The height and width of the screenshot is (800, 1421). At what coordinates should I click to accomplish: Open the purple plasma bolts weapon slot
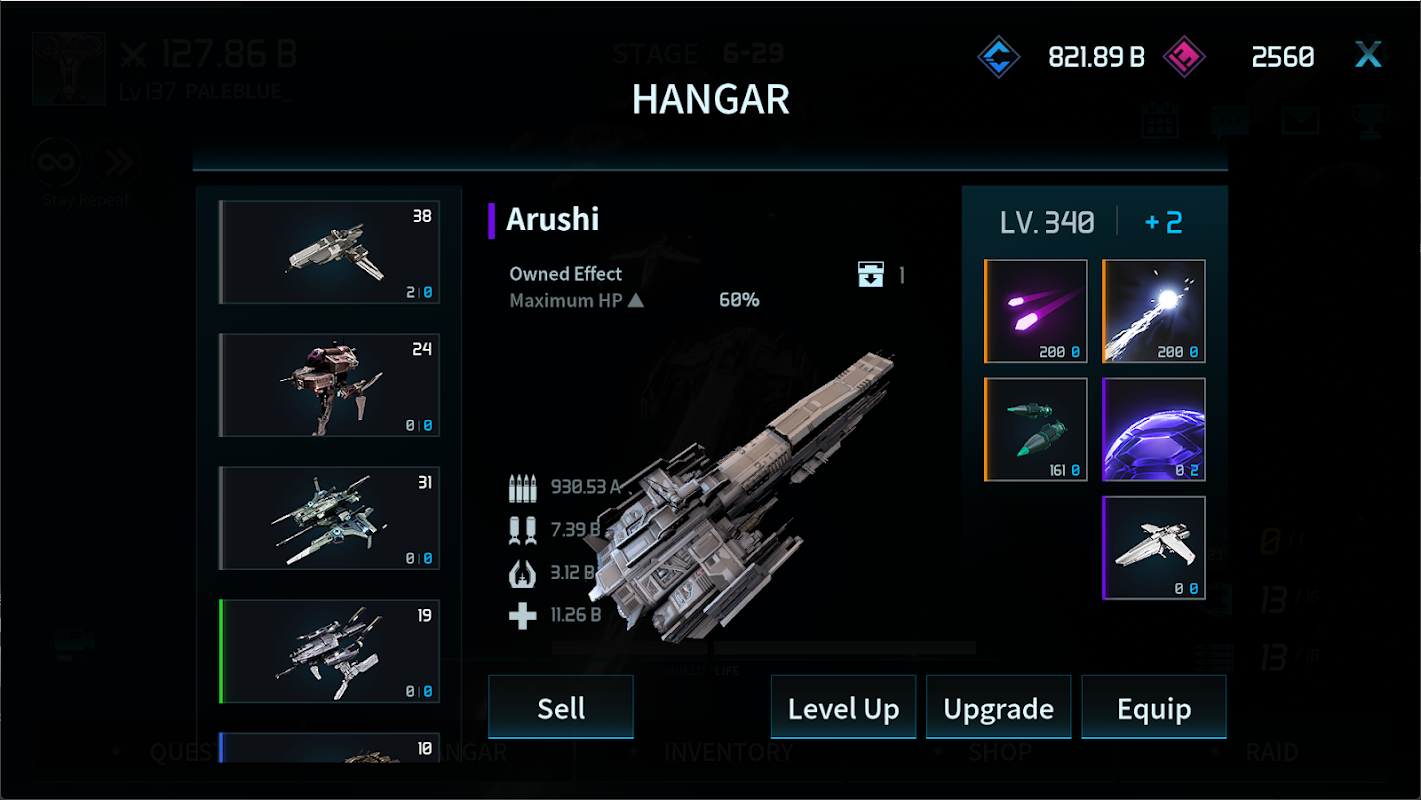1037,311
